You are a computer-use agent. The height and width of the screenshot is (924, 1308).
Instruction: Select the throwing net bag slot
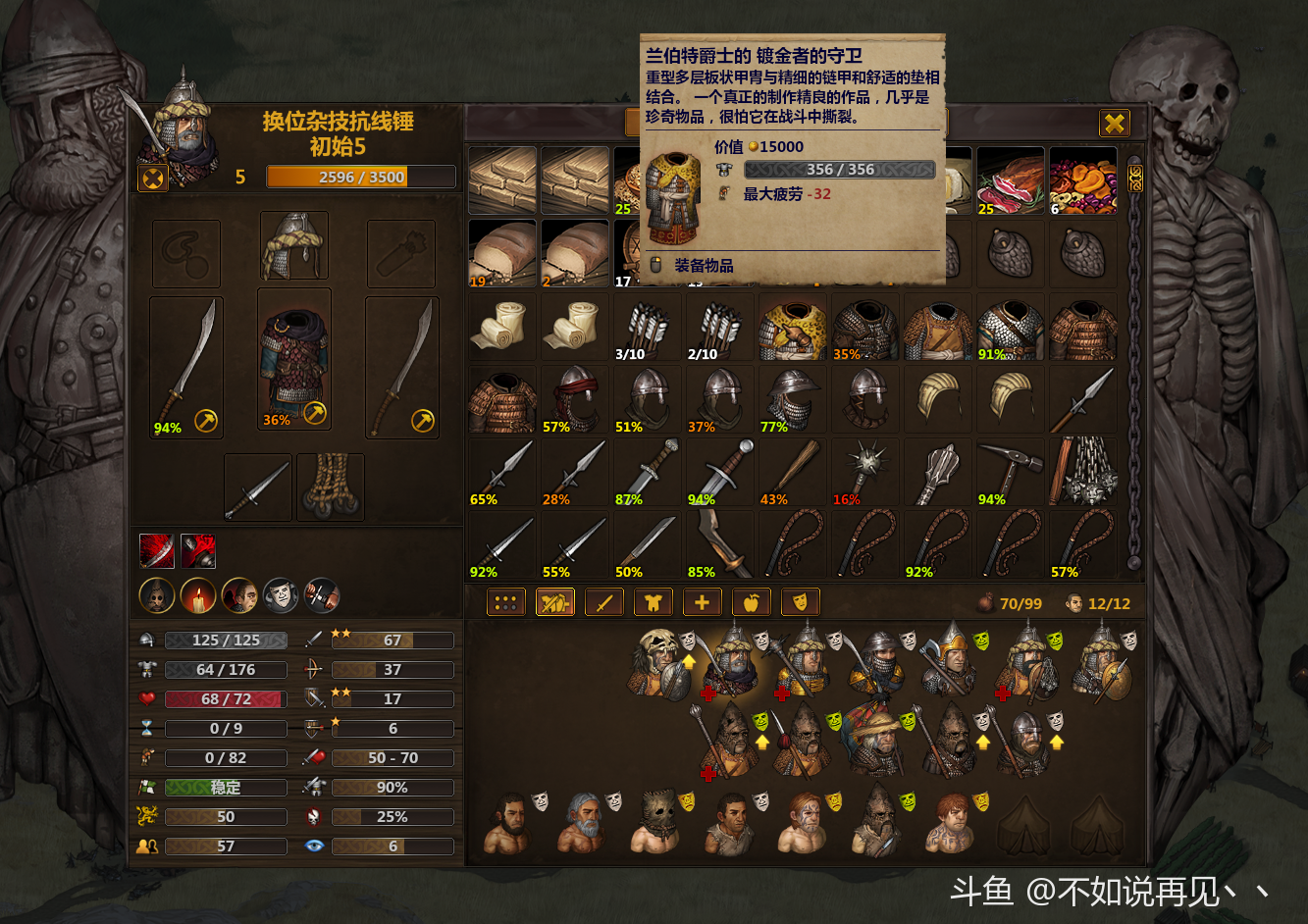(331, 488)
